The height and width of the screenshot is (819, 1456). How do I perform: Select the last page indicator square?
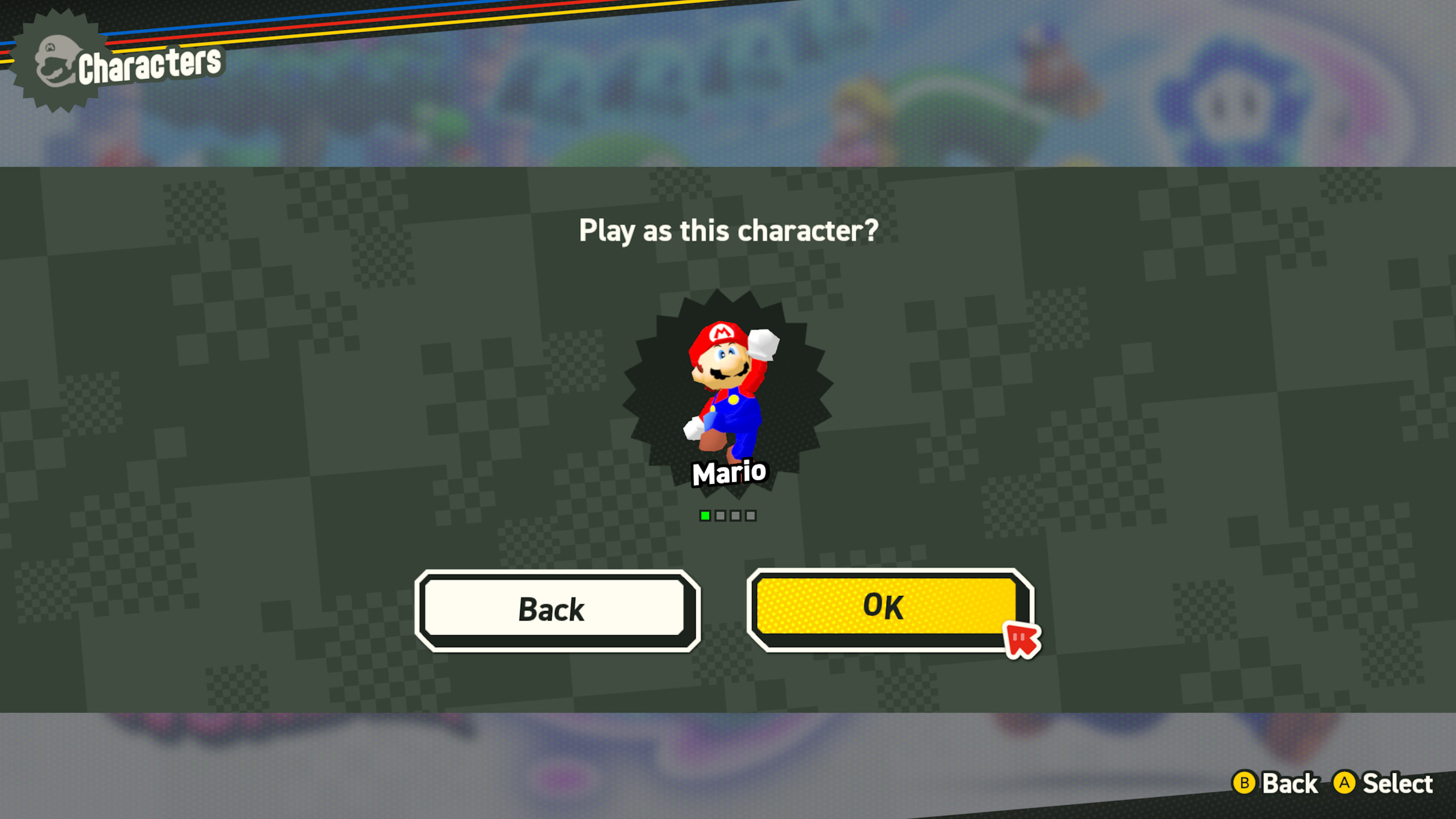(x=751, y=516)
